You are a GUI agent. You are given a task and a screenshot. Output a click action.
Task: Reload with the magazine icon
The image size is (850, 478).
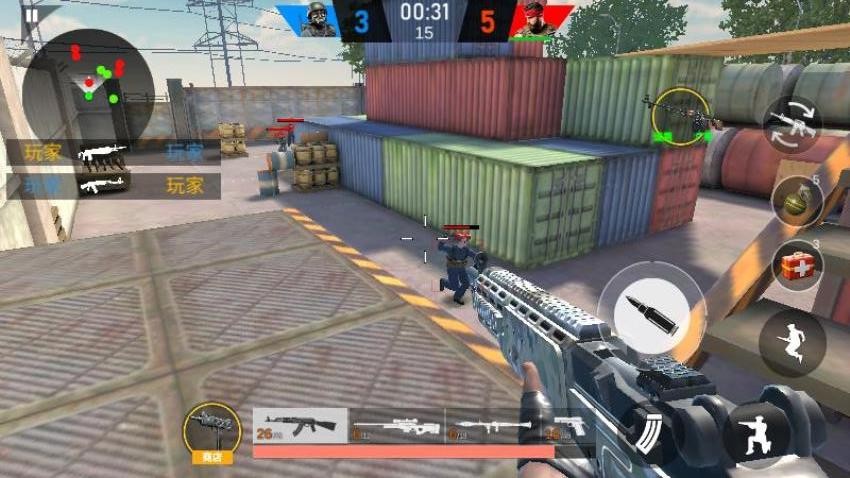pos(649,430)
